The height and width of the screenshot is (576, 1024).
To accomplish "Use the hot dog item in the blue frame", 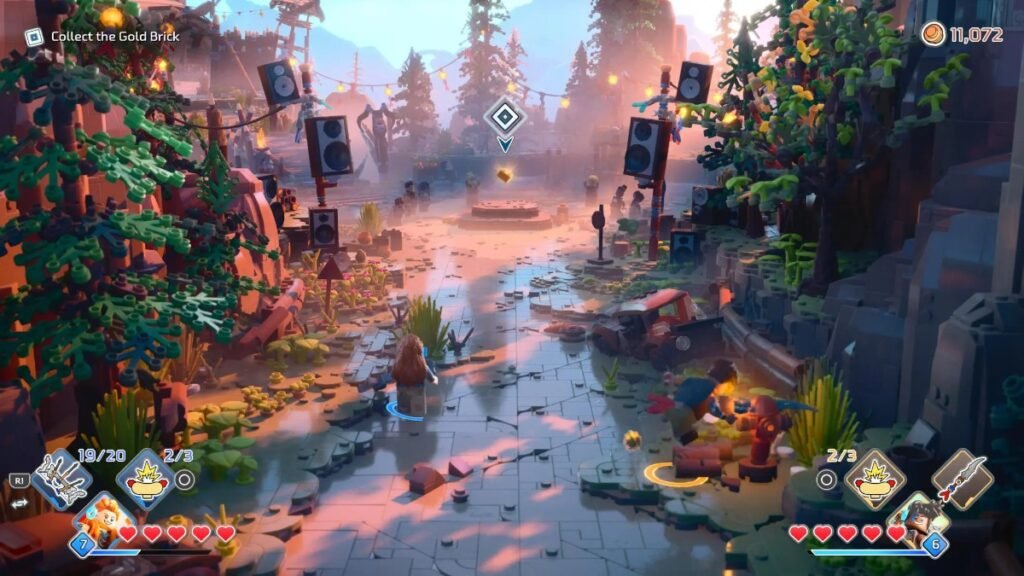I will (146, 479).
